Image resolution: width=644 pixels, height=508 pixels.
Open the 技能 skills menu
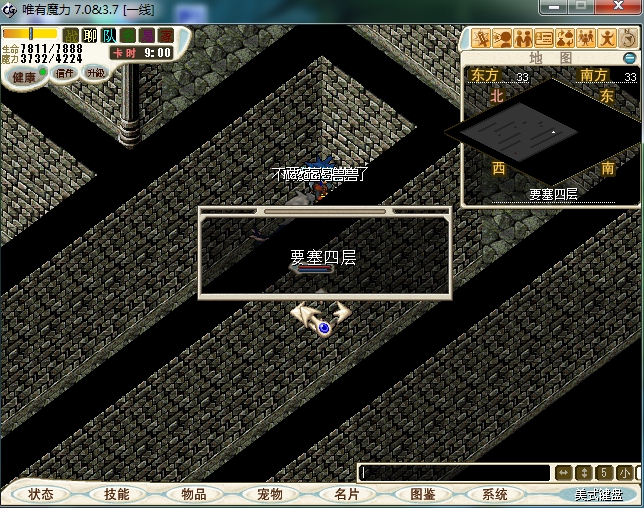116,494
